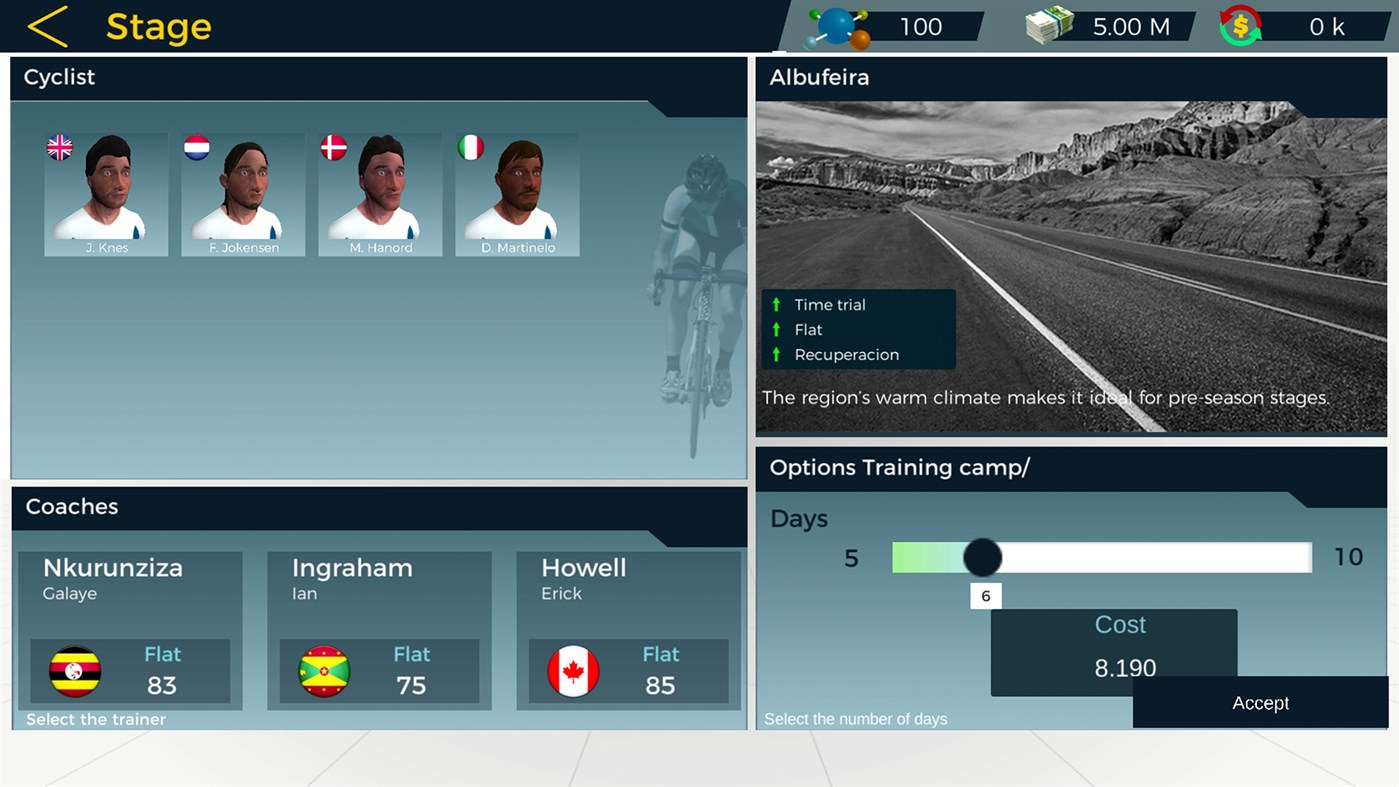Select cyclist F. Jokensen
The height and width of the screenshot is (787, 1399).
(x=243, y=194)
